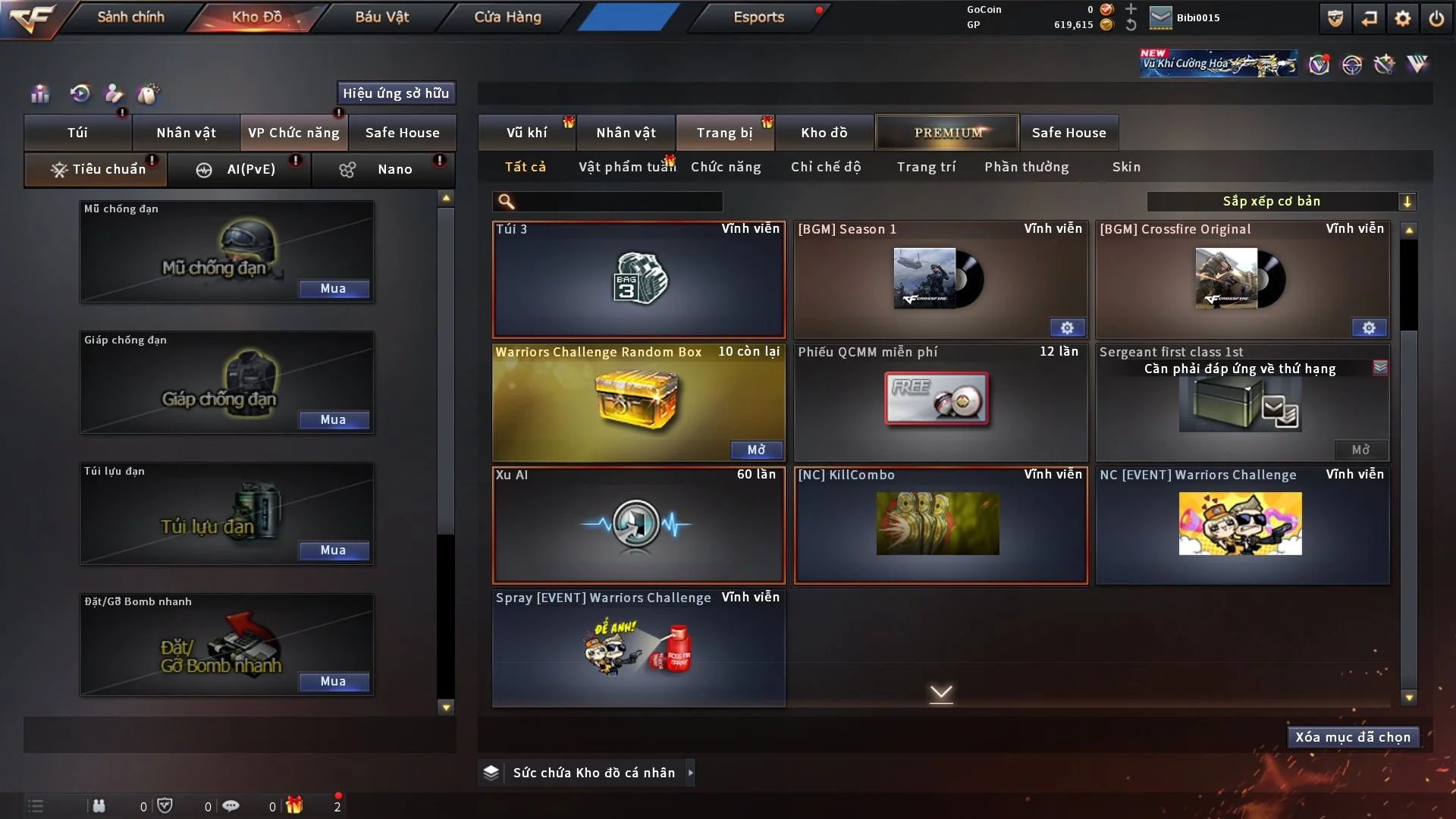Go to the Cửa Hàng shop
Screen dimensions: 1456x819
pyautogui.click(x=507, y=17)
